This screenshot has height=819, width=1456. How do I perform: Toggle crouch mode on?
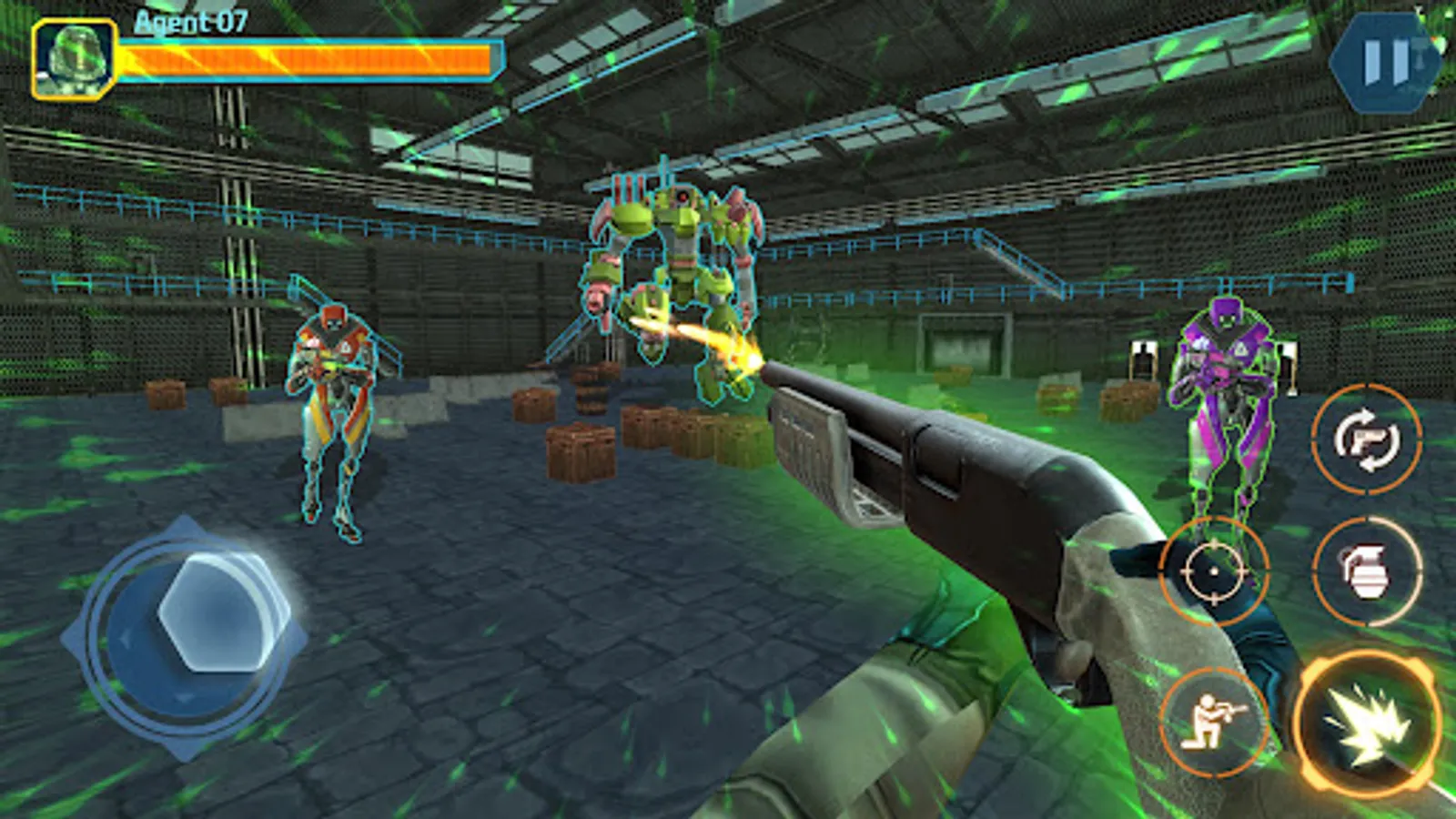[x=1214, y=719]
